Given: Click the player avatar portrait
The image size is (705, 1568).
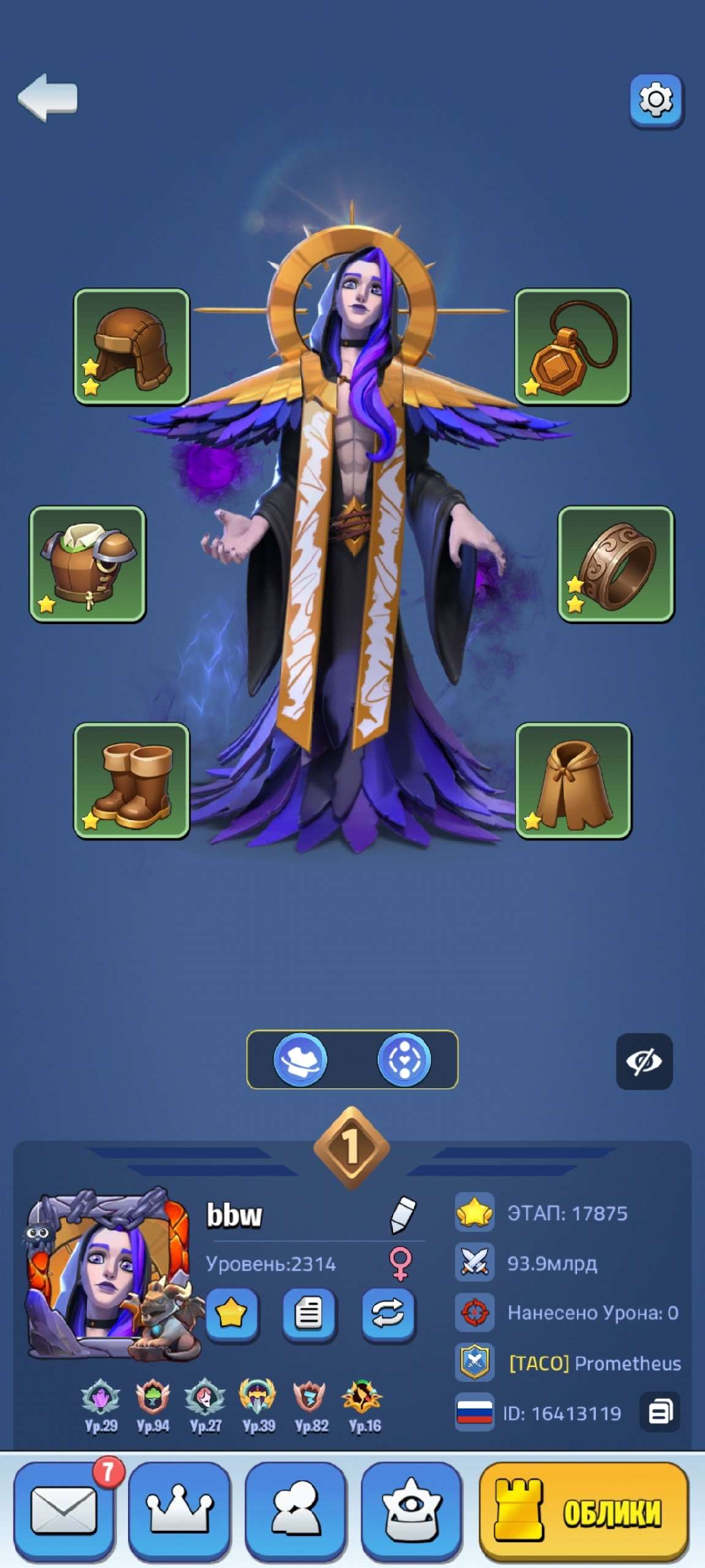Looking at the screenshot, I should [x=107, y=1272].
